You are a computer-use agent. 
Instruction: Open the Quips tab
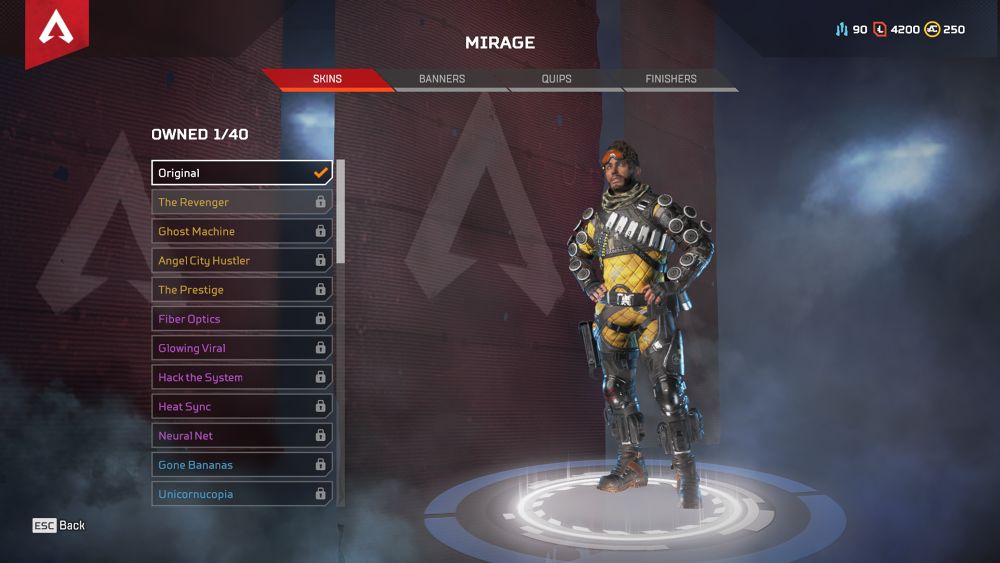(556, 79)
